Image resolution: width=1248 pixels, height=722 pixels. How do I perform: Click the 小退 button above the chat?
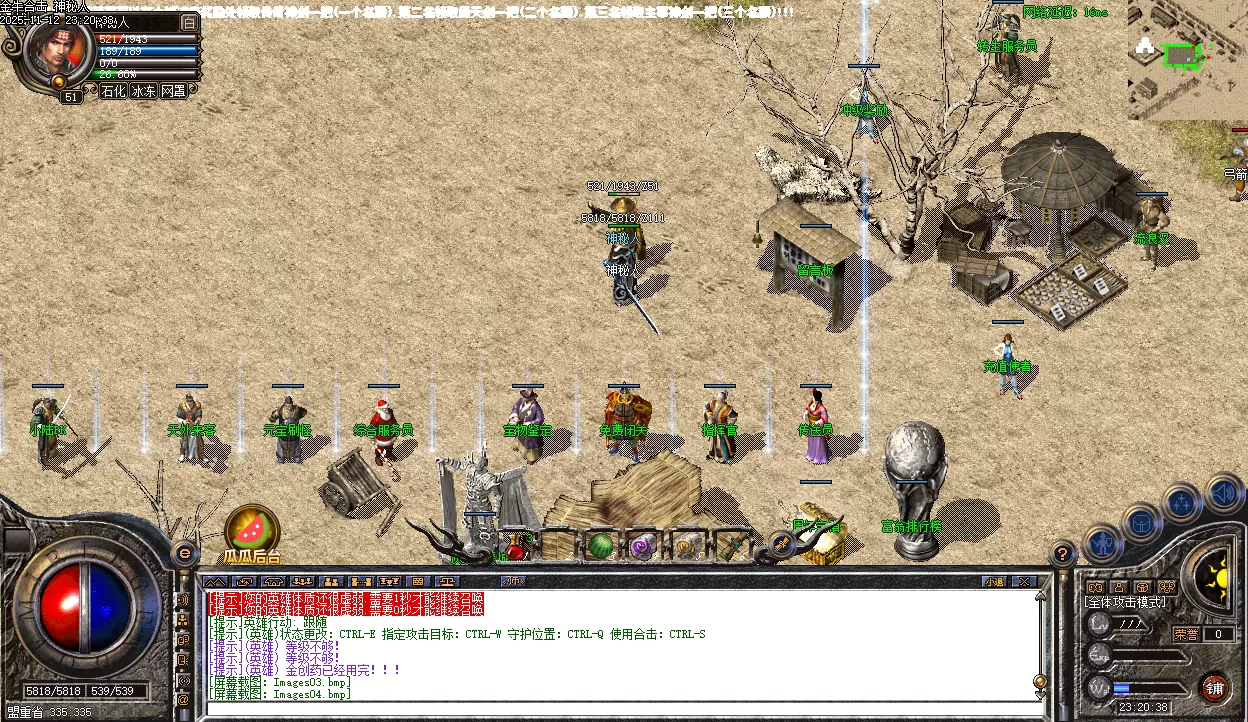coord(993,581)
